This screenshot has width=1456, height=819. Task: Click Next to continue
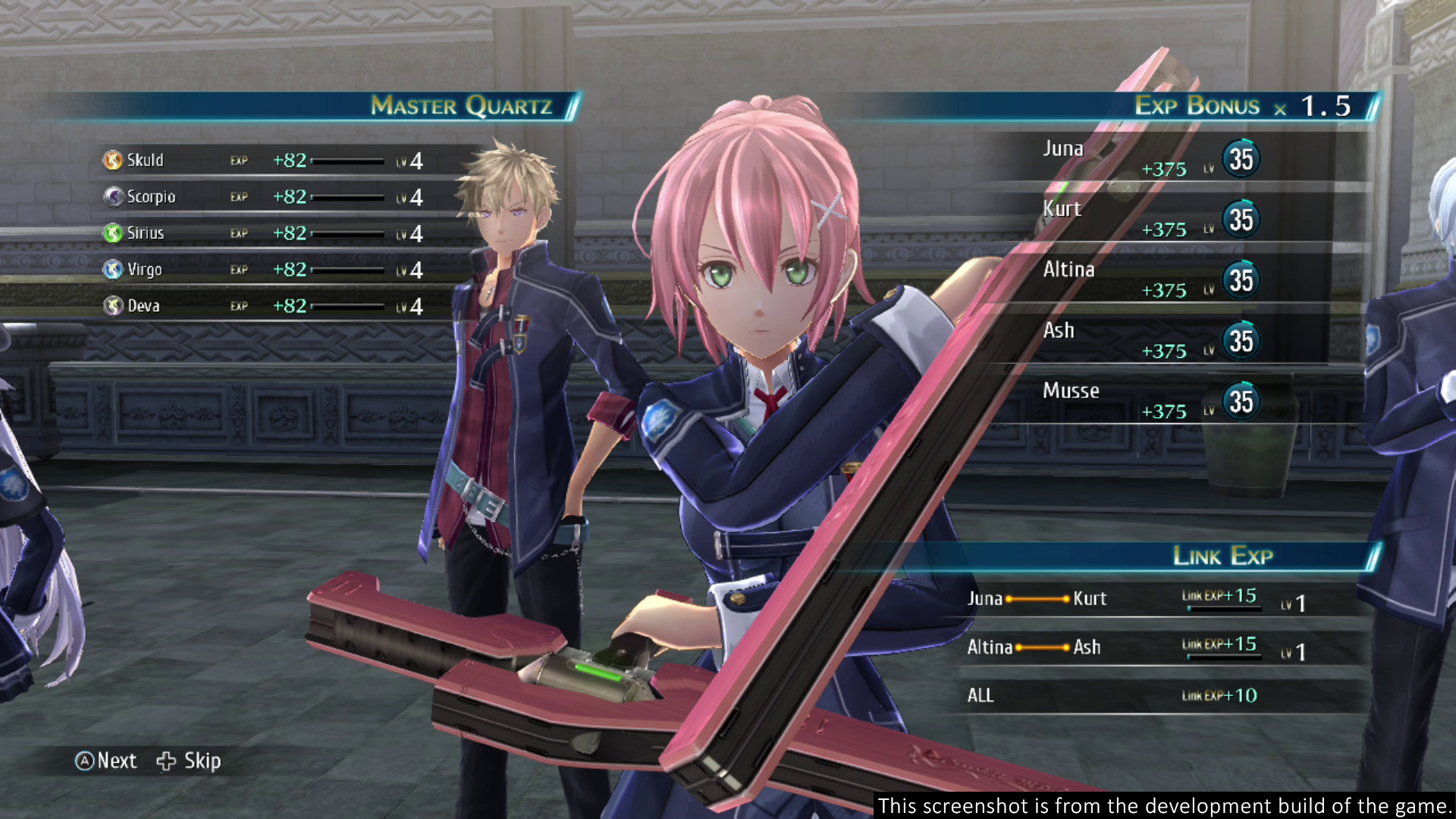click(x=116, y=761)
